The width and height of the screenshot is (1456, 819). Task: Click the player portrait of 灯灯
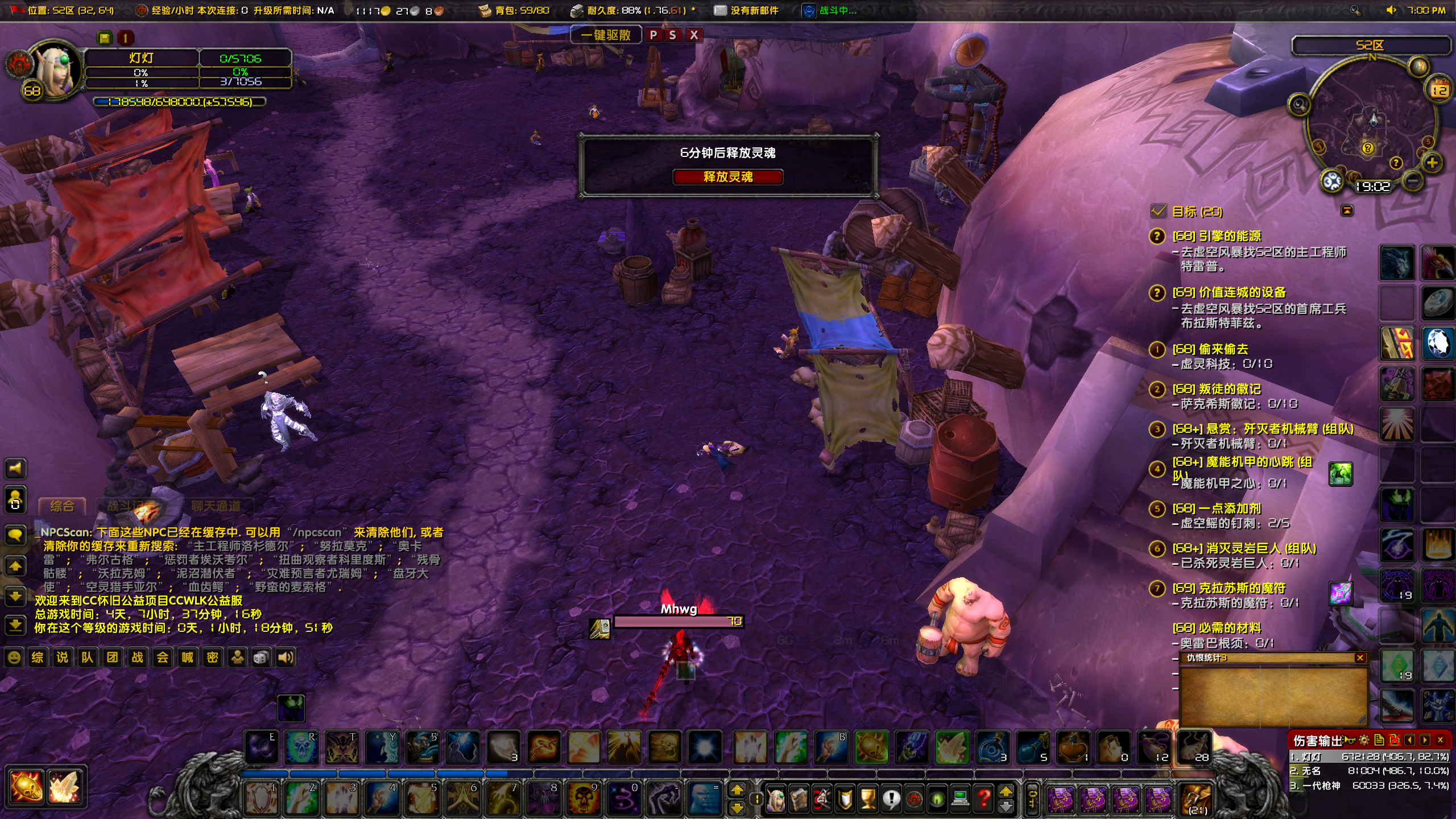[54, 71]
